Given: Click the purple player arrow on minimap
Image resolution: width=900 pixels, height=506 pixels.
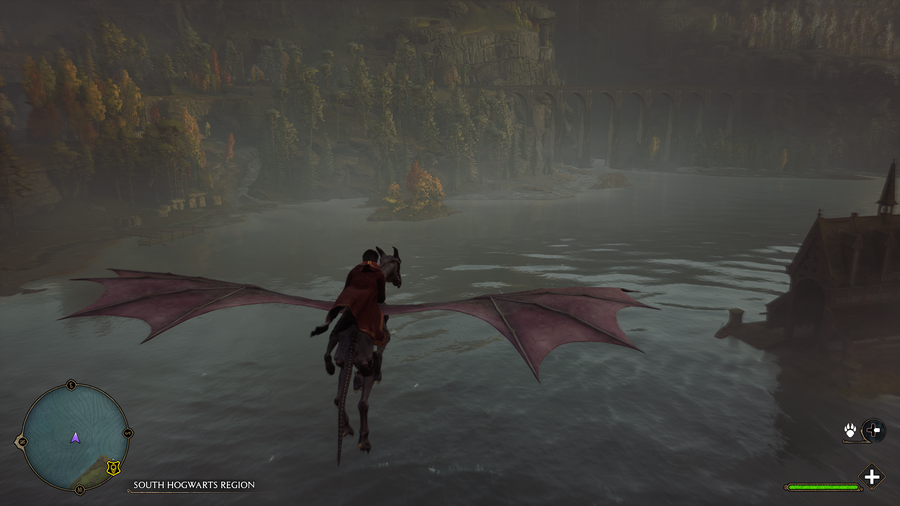Looking at the screenshot, I should (x=75, y=438).
